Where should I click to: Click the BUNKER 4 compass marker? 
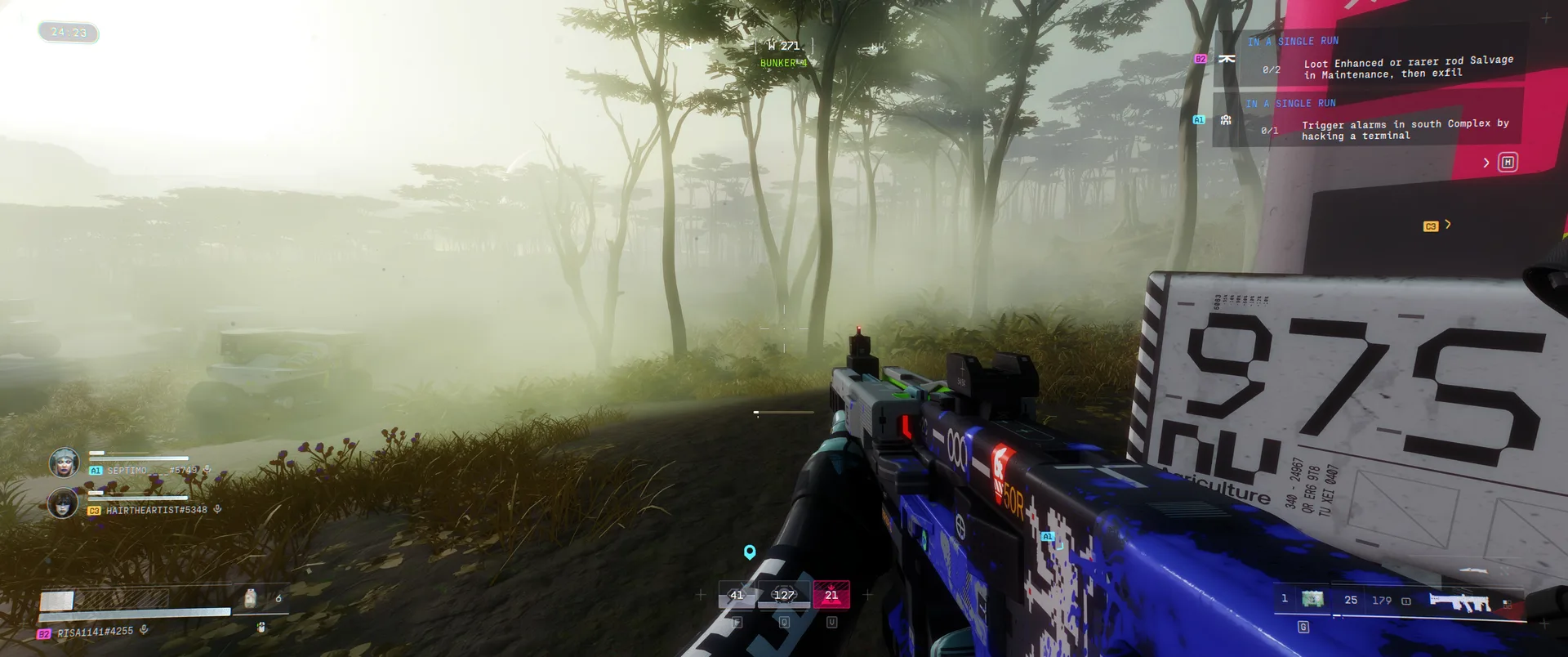783,63
